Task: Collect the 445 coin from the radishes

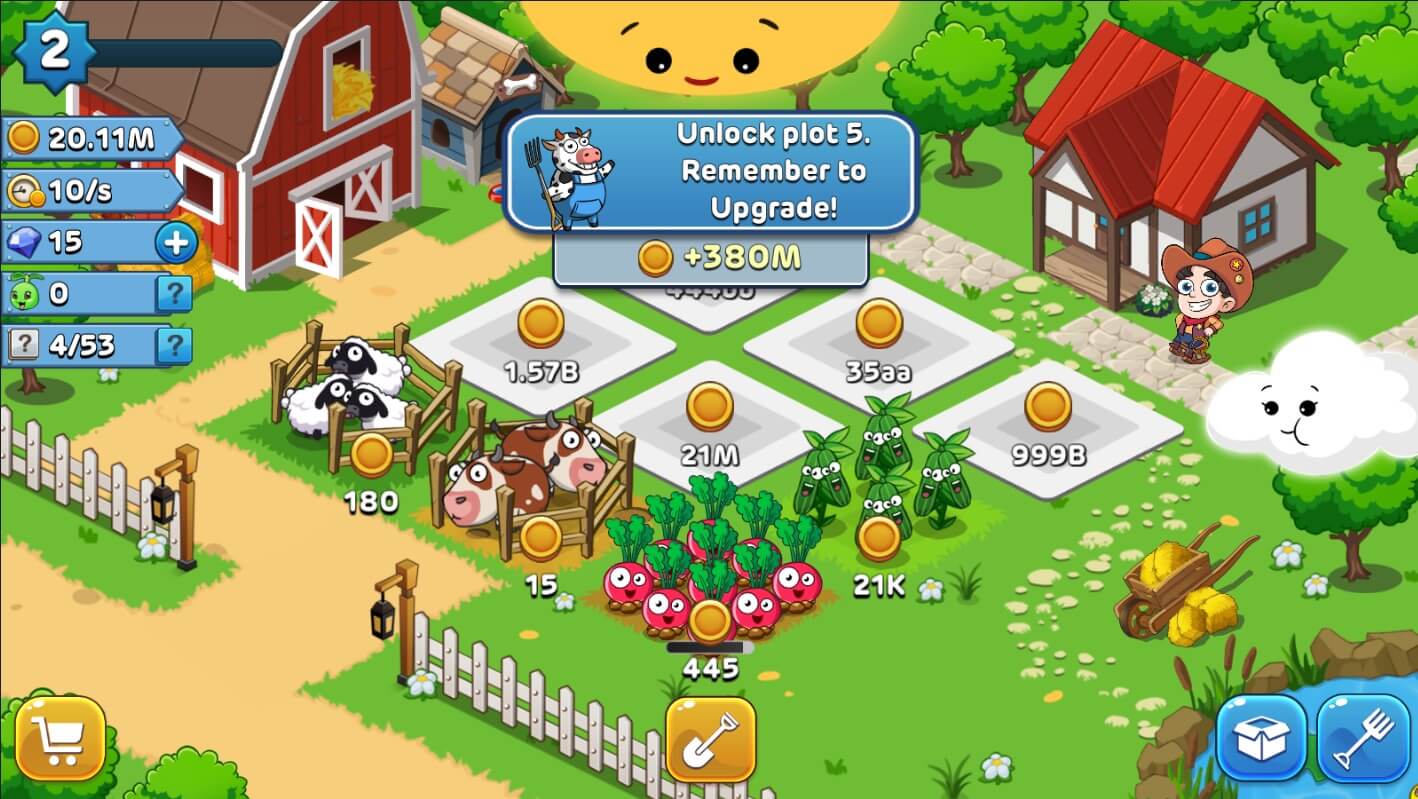Action: click(710, 621)
